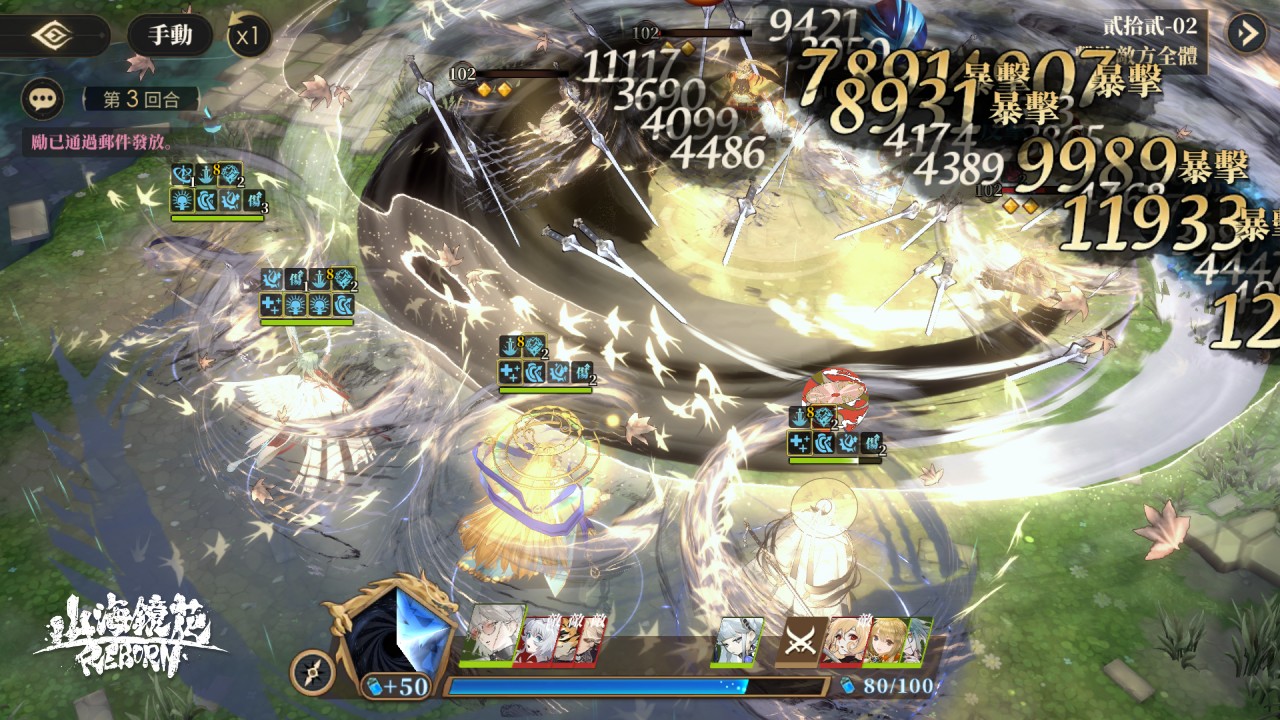Select the silver-haired portrait mid turn bar

[x=741, y=640]
